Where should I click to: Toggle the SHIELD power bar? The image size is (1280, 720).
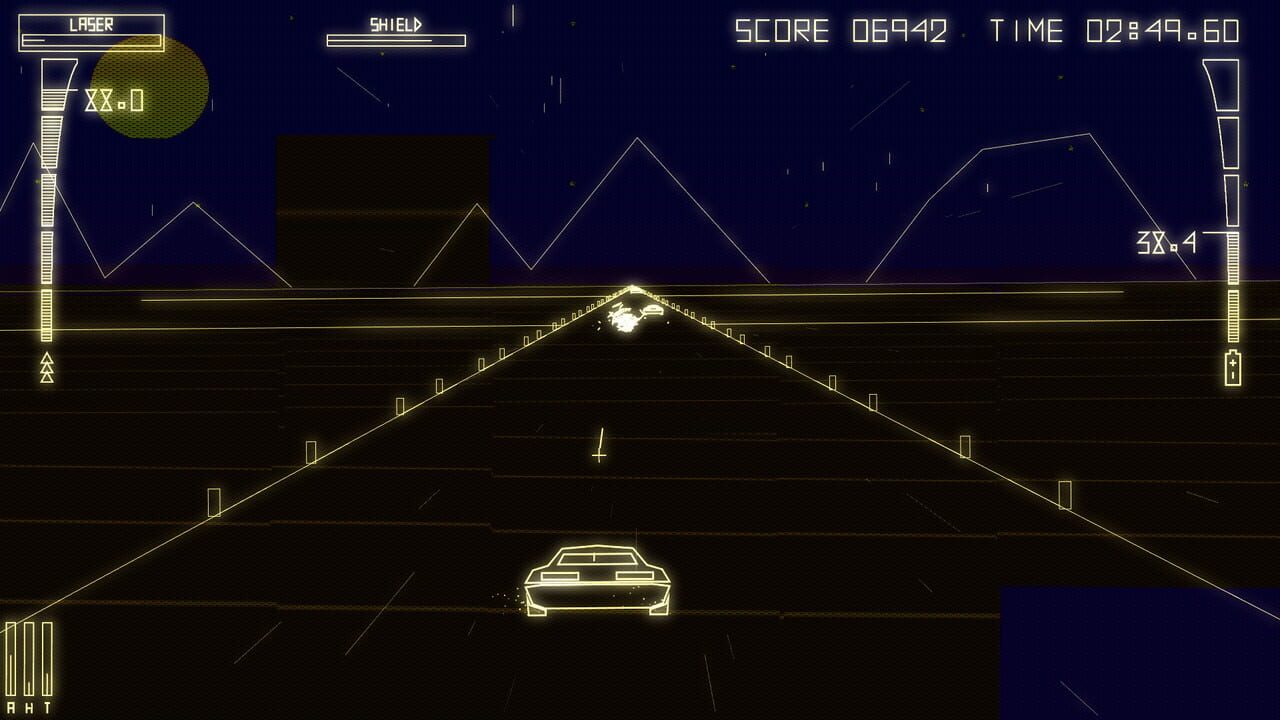tap(395, 42)
